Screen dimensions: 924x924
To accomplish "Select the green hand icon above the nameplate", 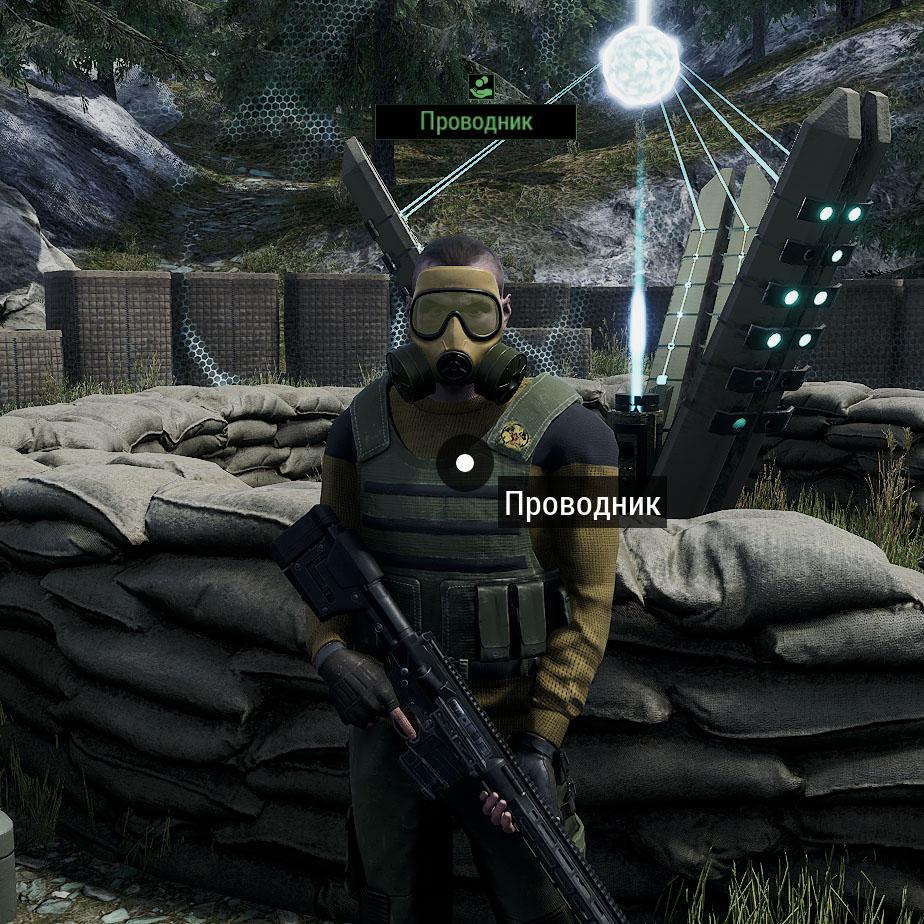I will point(482,86).
